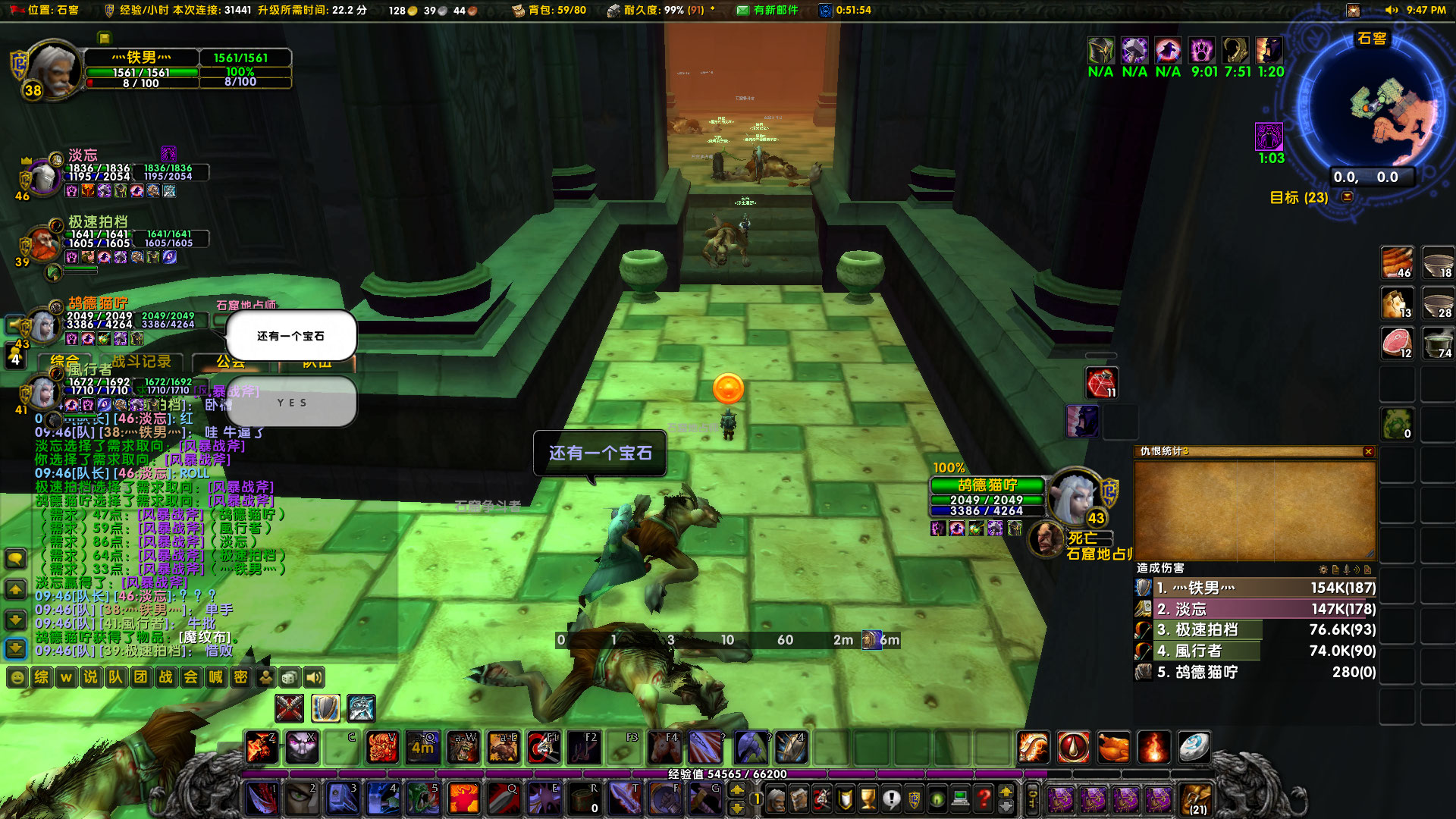Click the report document icon on the damage meter

[x=1335, y=570]
